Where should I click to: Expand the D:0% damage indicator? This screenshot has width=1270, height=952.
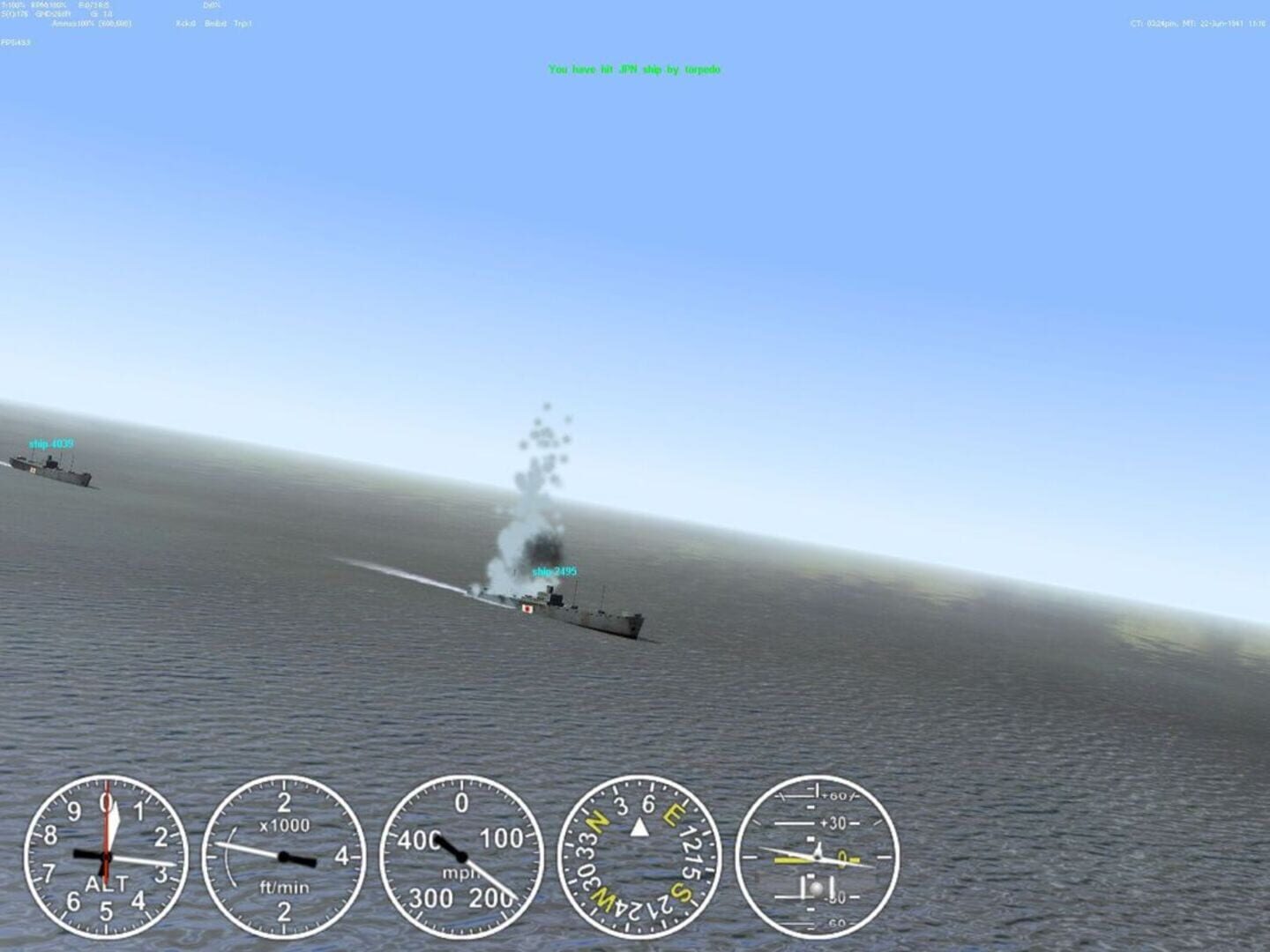click(x=211, y=5)
